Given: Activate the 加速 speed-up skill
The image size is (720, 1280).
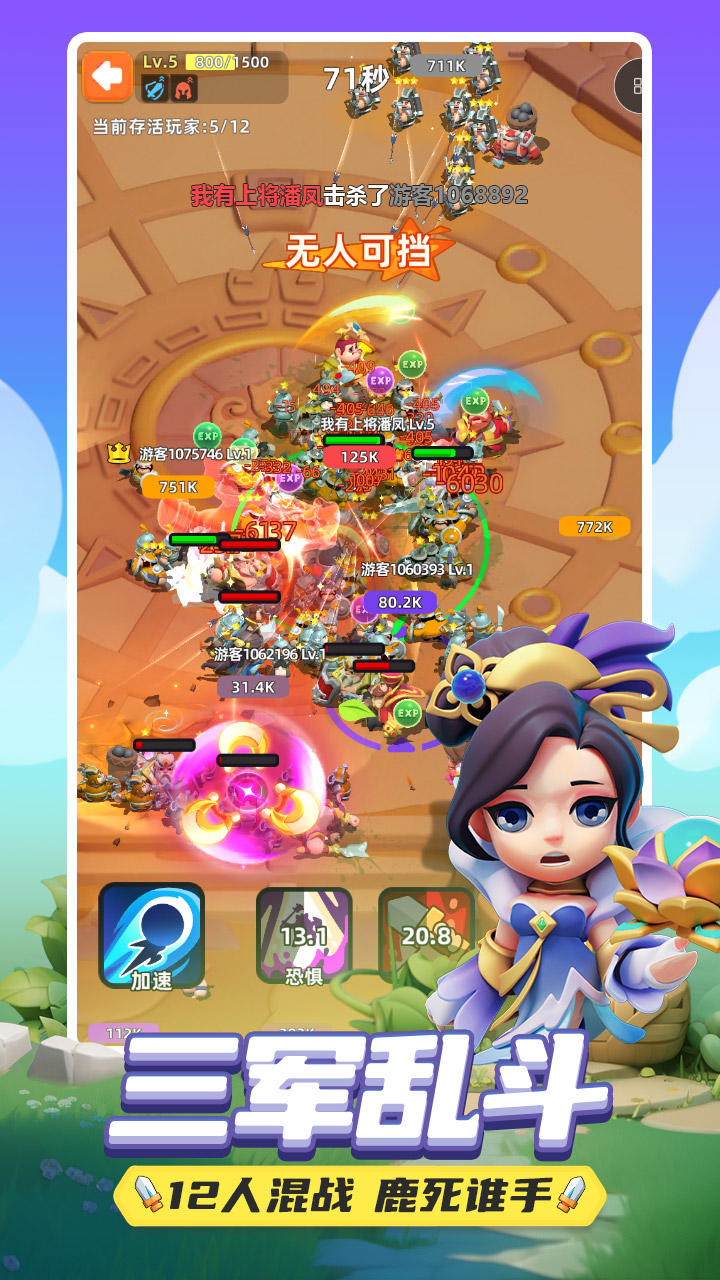Looking at the screenshot, I should coord(152,935).
